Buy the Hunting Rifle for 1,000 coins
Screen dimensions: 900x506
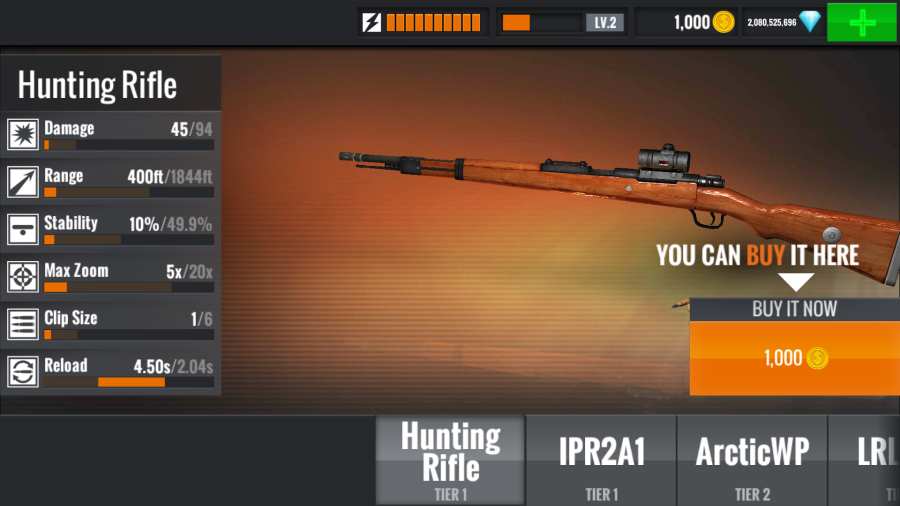pos(795,357)
